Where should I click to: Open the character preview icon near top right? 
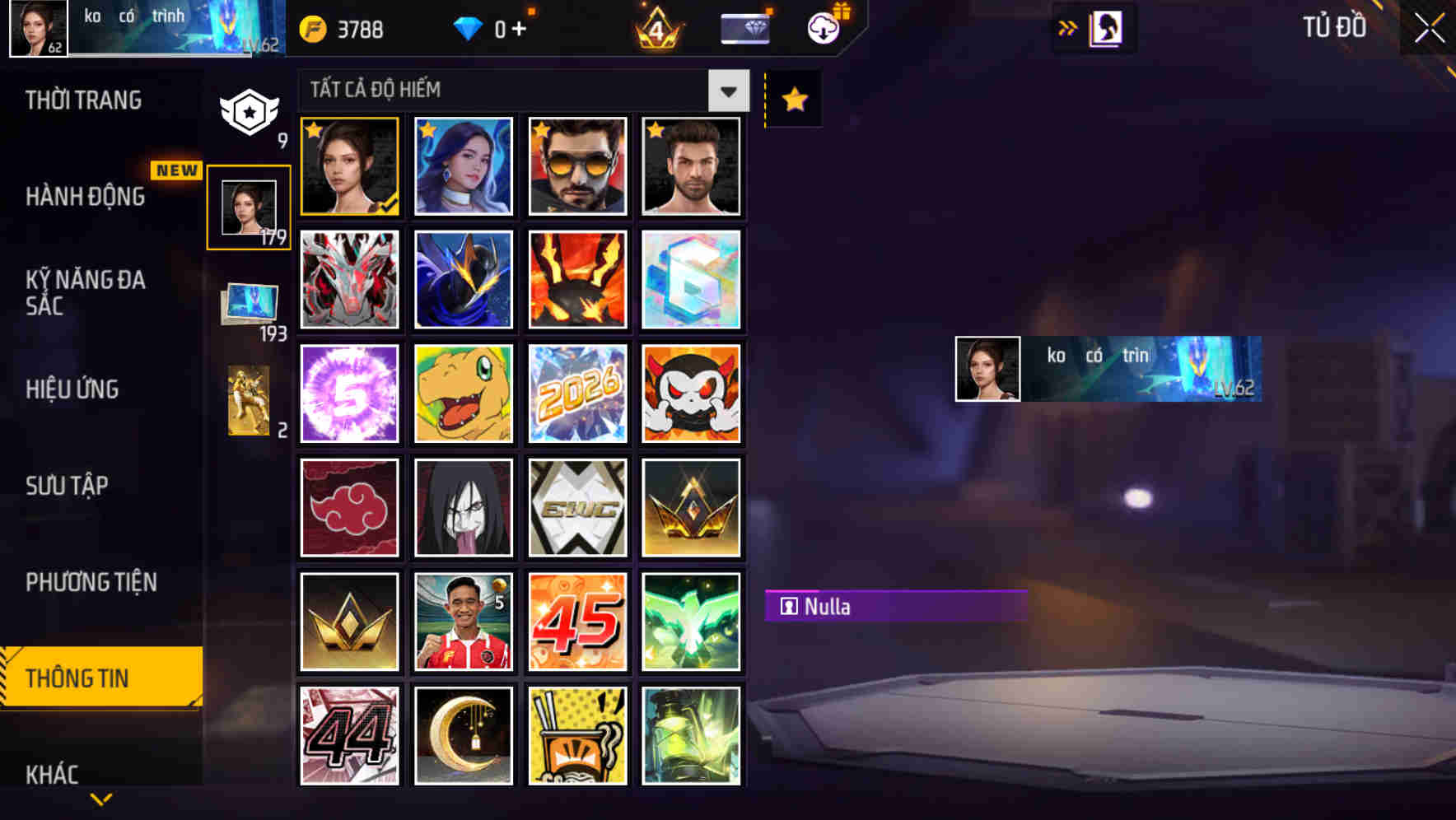click(1104, 27)
